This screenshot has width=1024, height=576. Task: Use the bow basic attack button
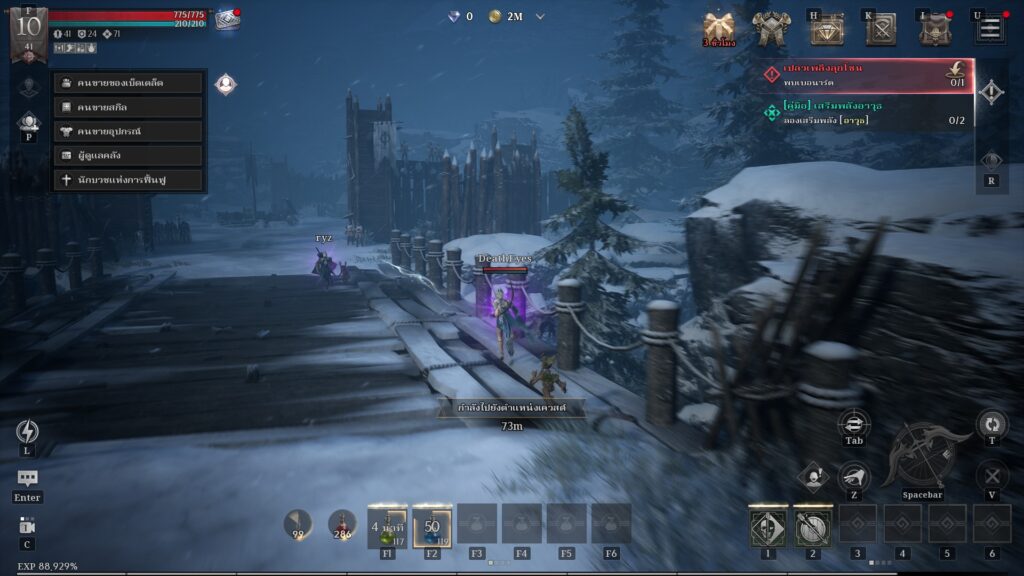pos(922,453)
